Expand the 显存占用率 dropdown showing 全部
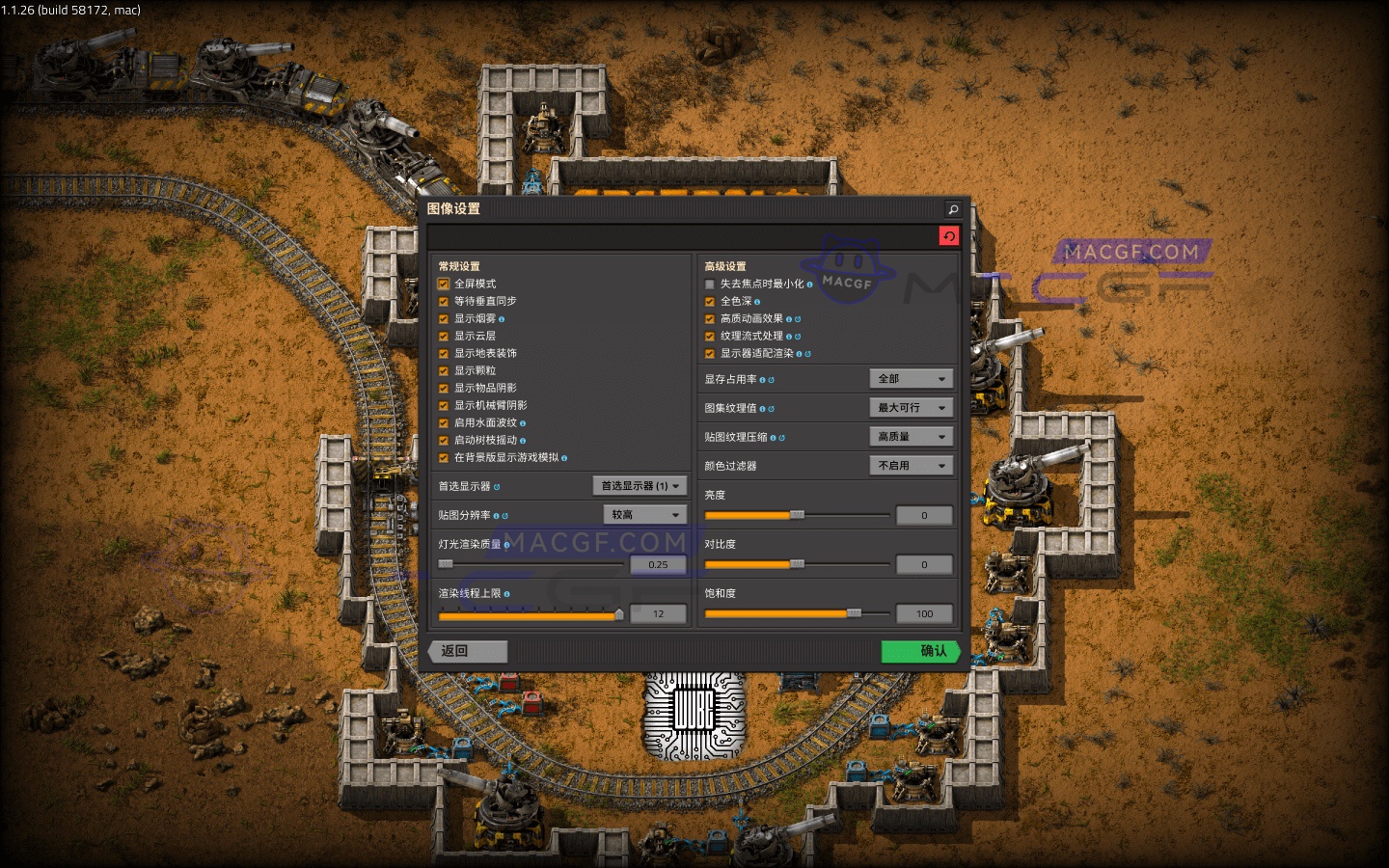The image size is (1389, 868). click(911, 378)
